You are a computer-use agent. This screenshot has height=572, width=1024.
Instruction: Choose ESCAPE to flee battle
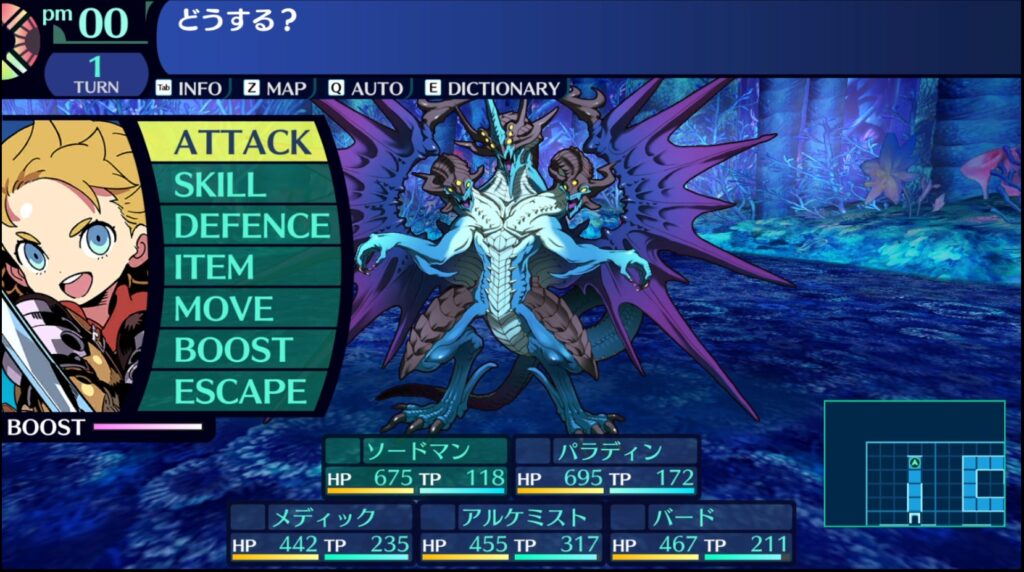click(x=240, y=391)
